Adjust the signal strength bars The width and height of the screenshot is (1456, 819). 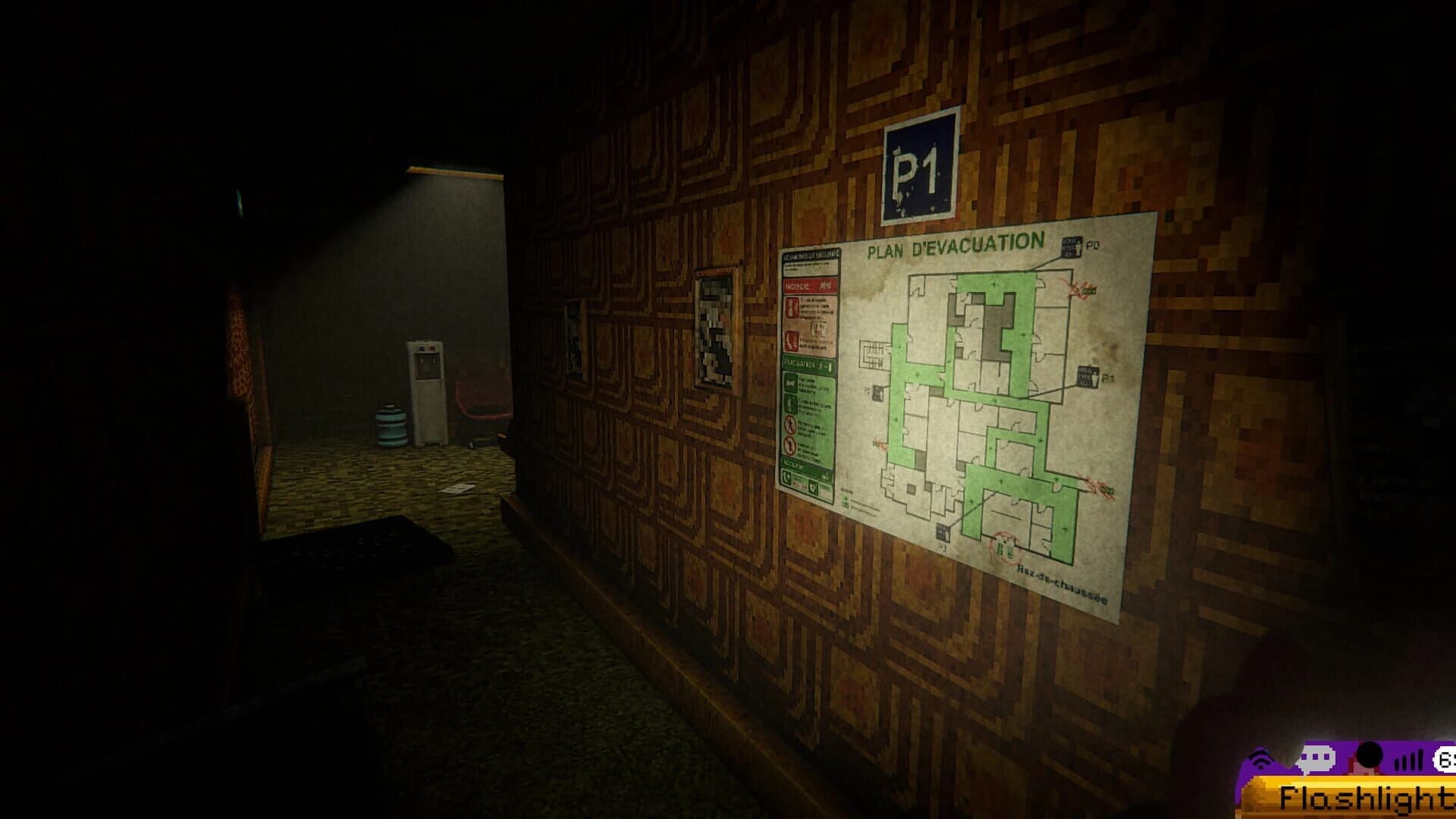point(1408,761)
